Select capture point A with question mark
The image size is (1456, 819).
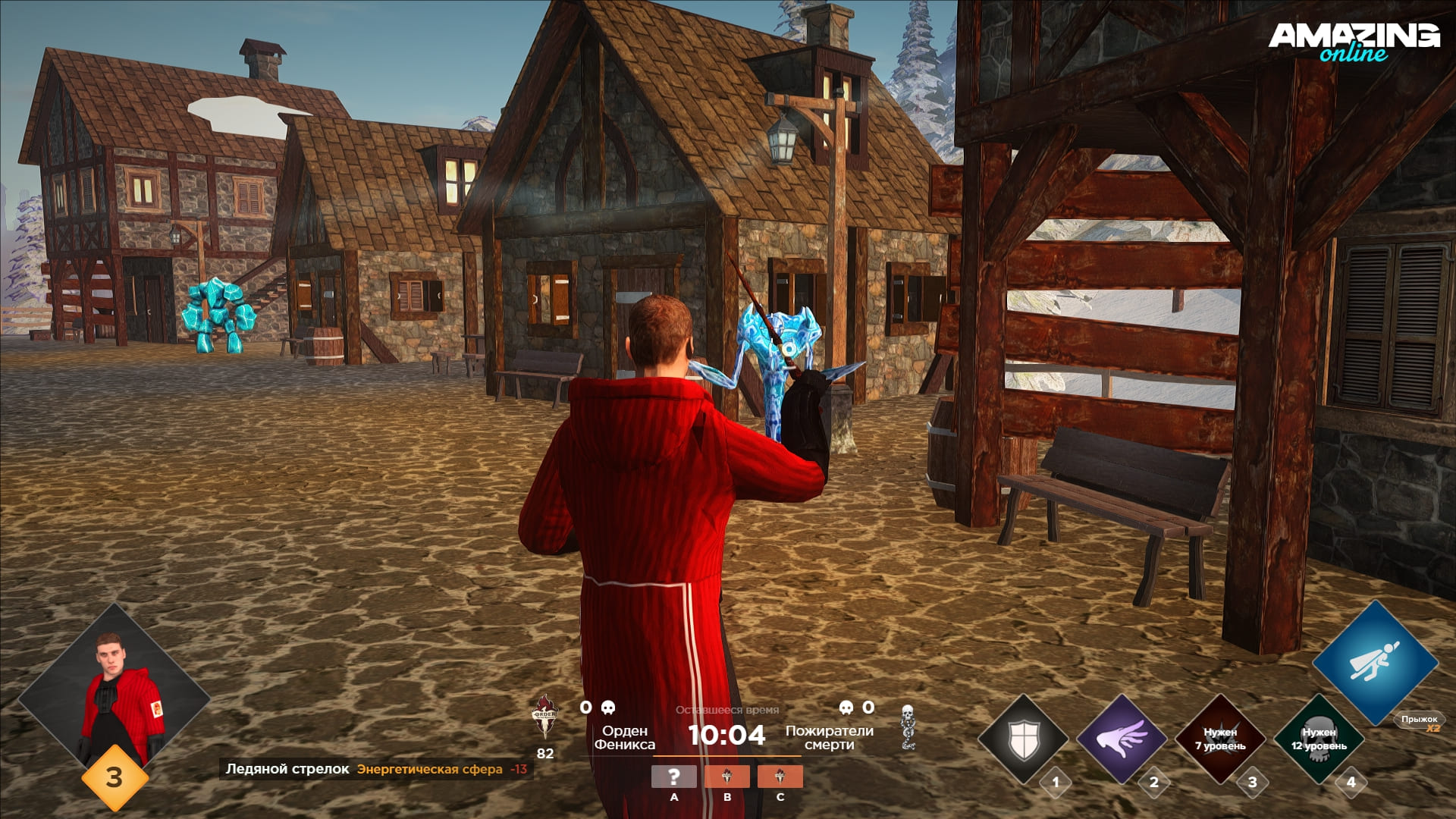[x=673, y=777]
